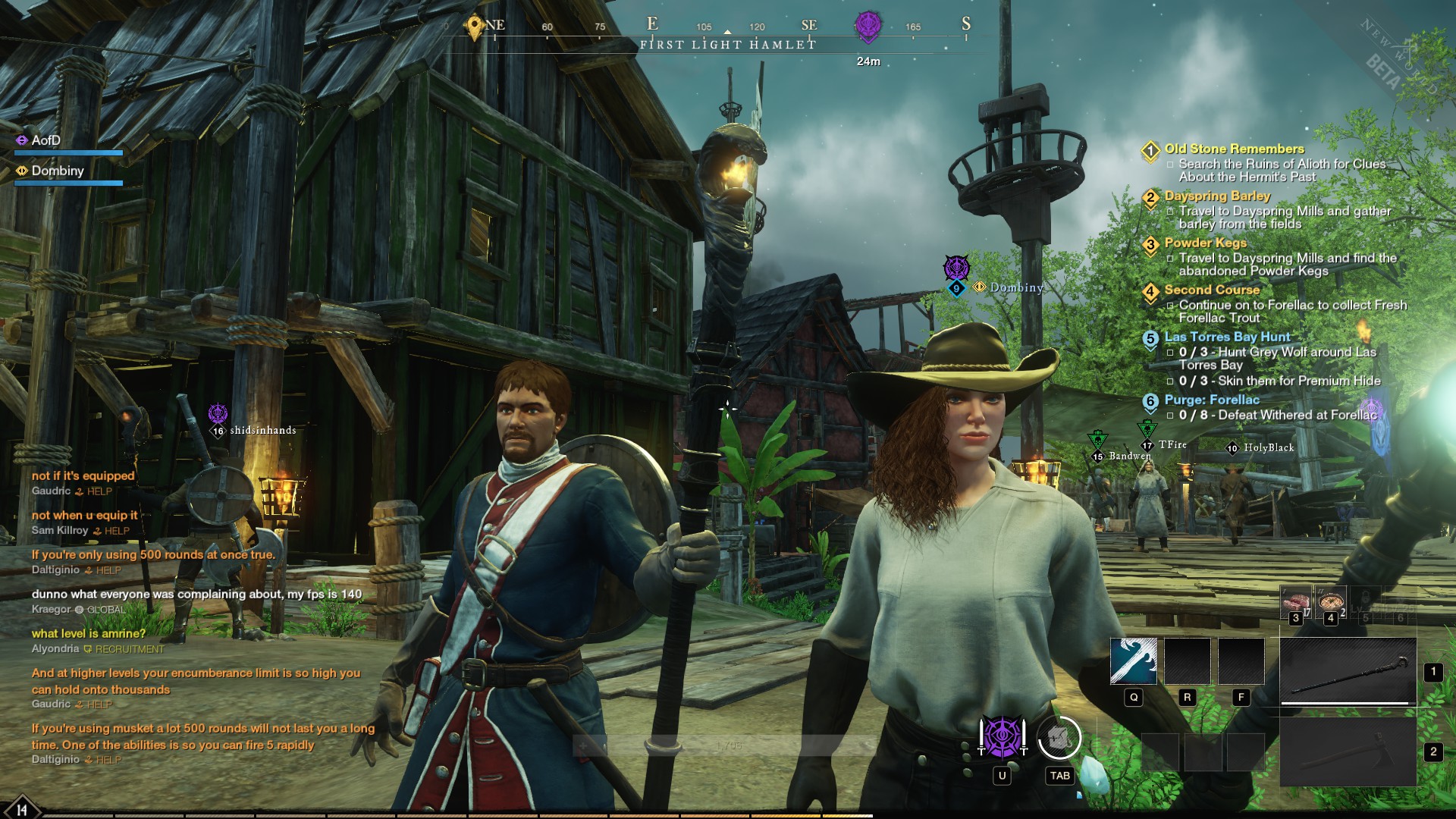This screenshot has width=1456, height=819.
Task: Click Alyondria's recruitment chat message
Action: click(89, 634)
